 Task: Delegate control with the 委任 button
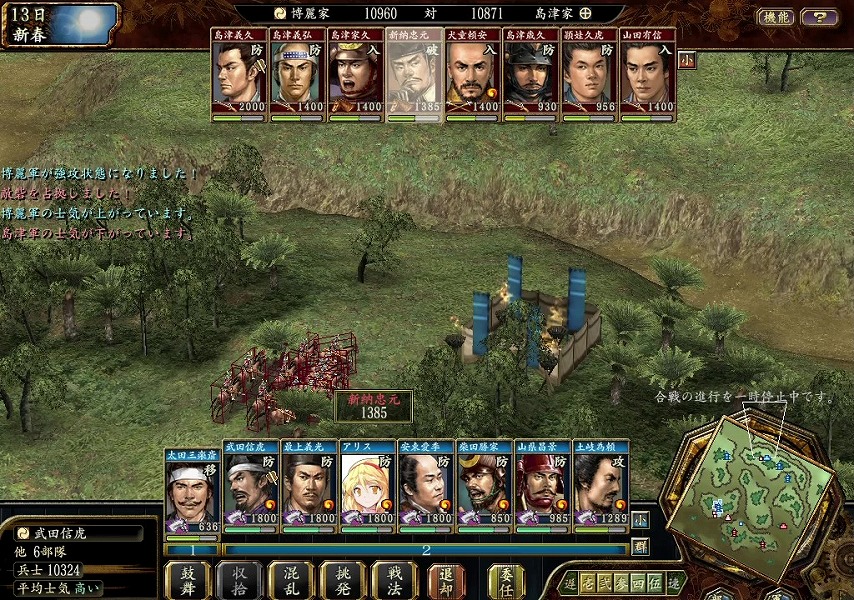[506, 580]
